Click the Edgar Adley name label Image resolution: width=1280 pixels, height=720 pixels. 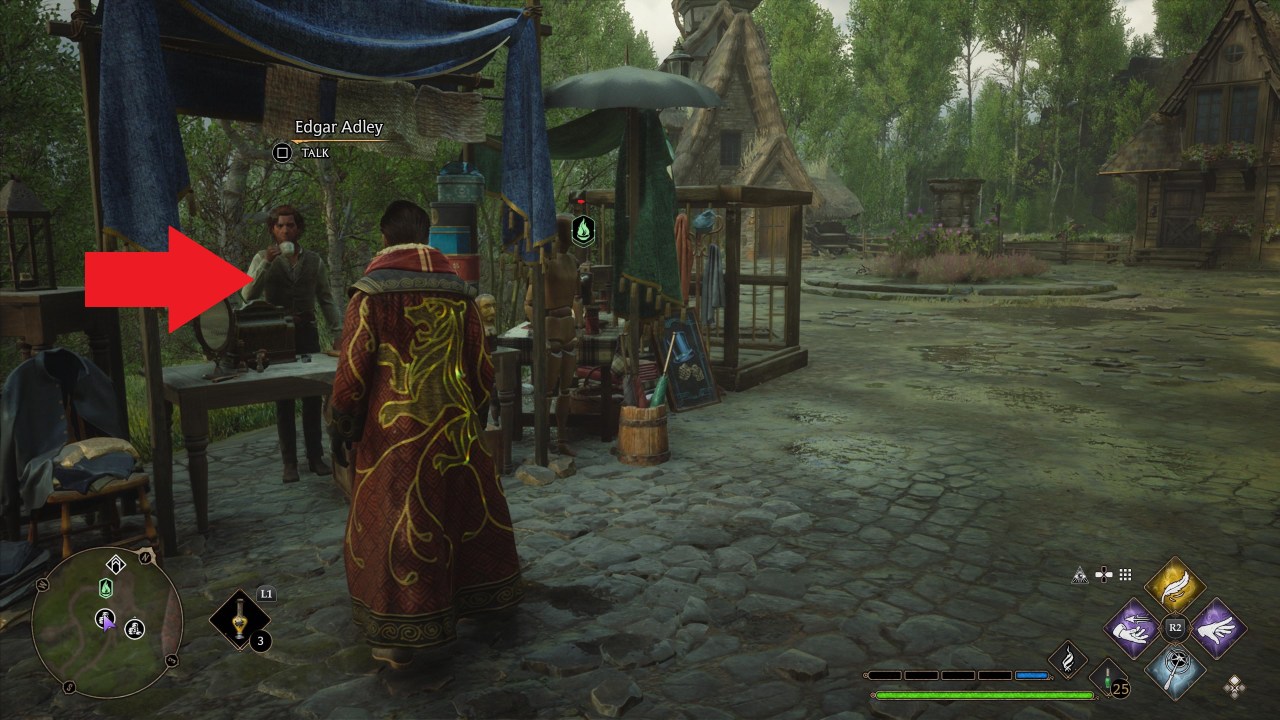point(337,127)
